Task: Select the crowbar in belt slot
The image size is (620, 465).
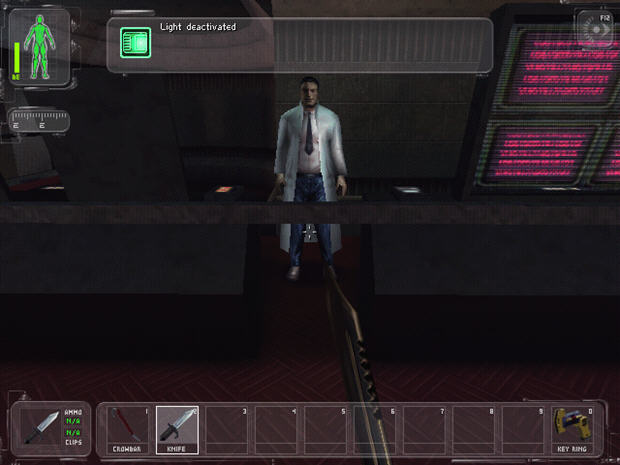Action: point(128,430)
